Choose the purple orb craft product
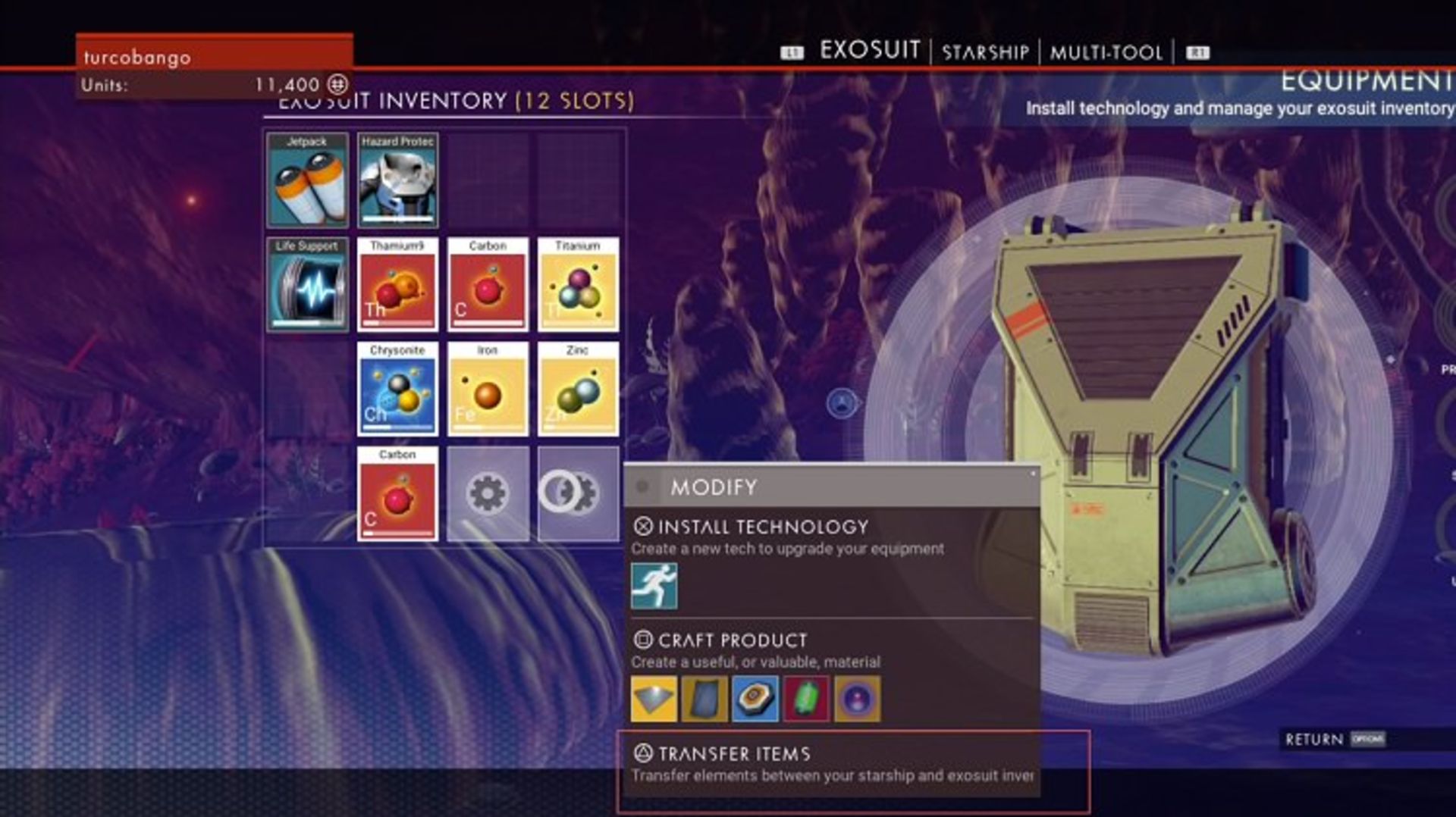Image resolution: width=1456 pixels, height=817 pixels. [x=857, y=699]
